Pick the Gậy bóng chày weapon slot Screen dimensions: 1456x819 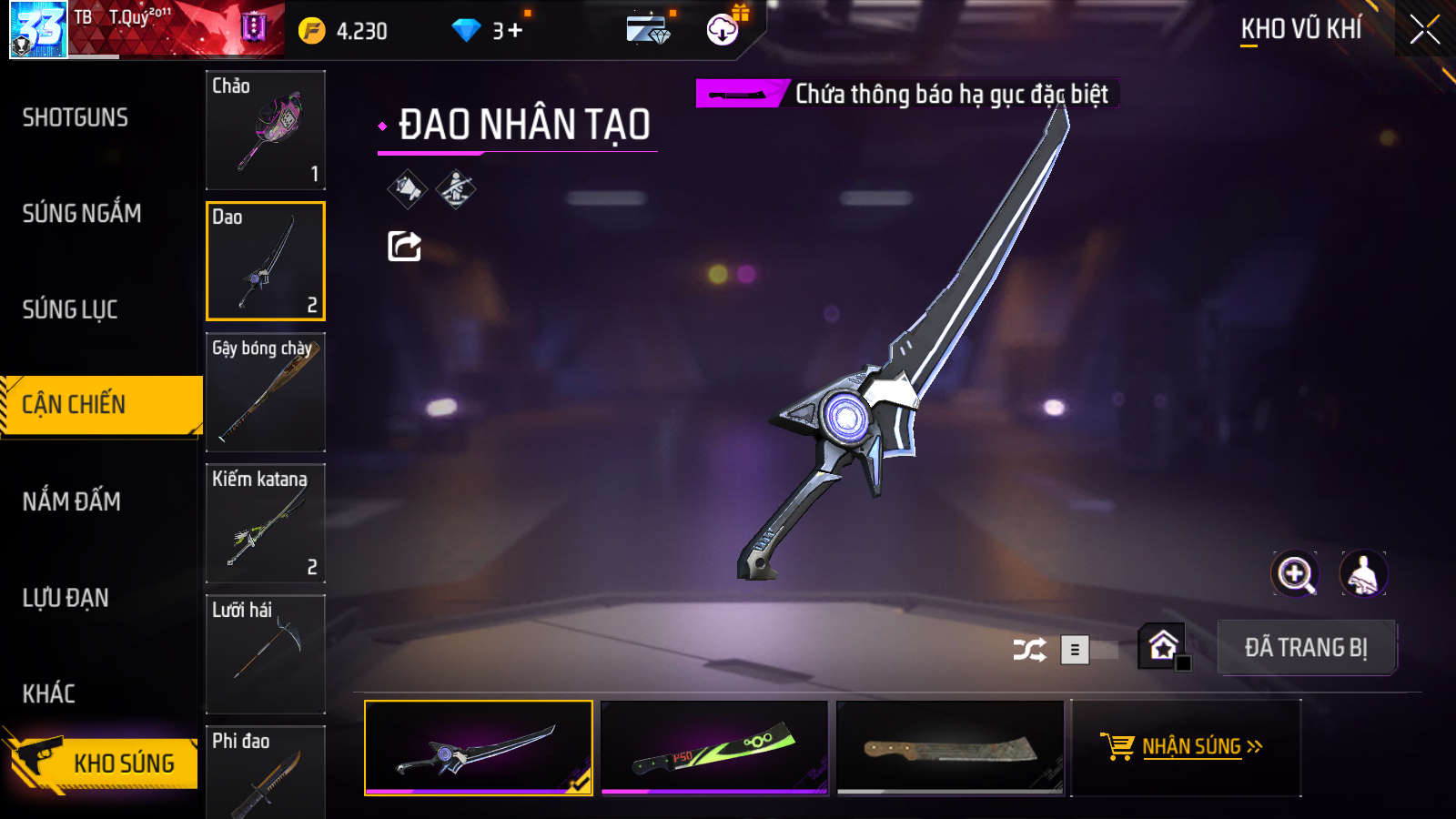click(266, 392)
